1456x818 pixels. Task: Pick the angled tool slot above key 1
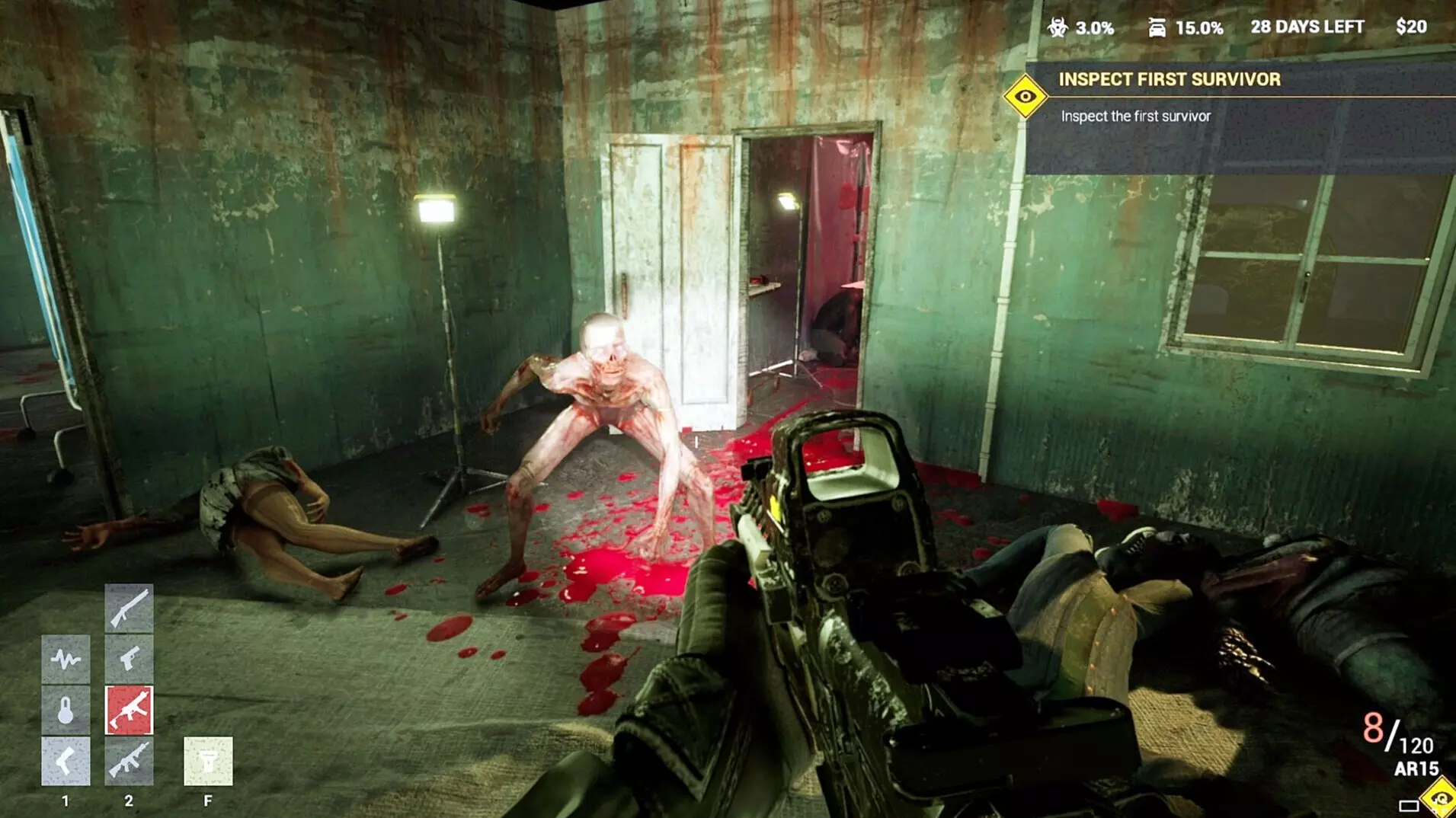66,761
